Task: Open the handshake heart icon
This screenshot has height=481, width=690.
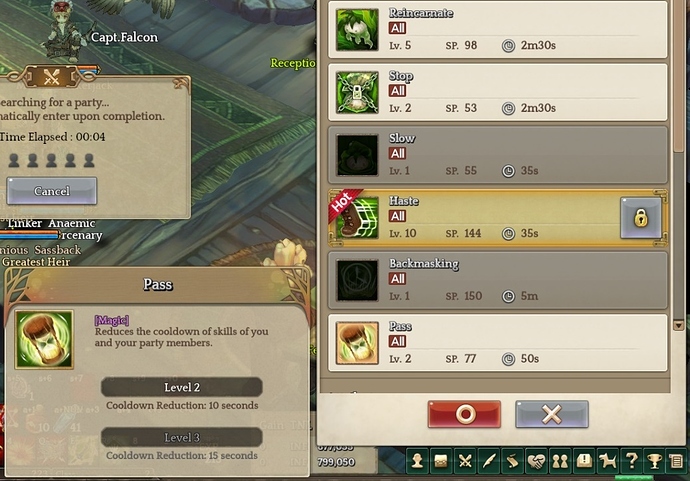Action: [x=536, y=461]
